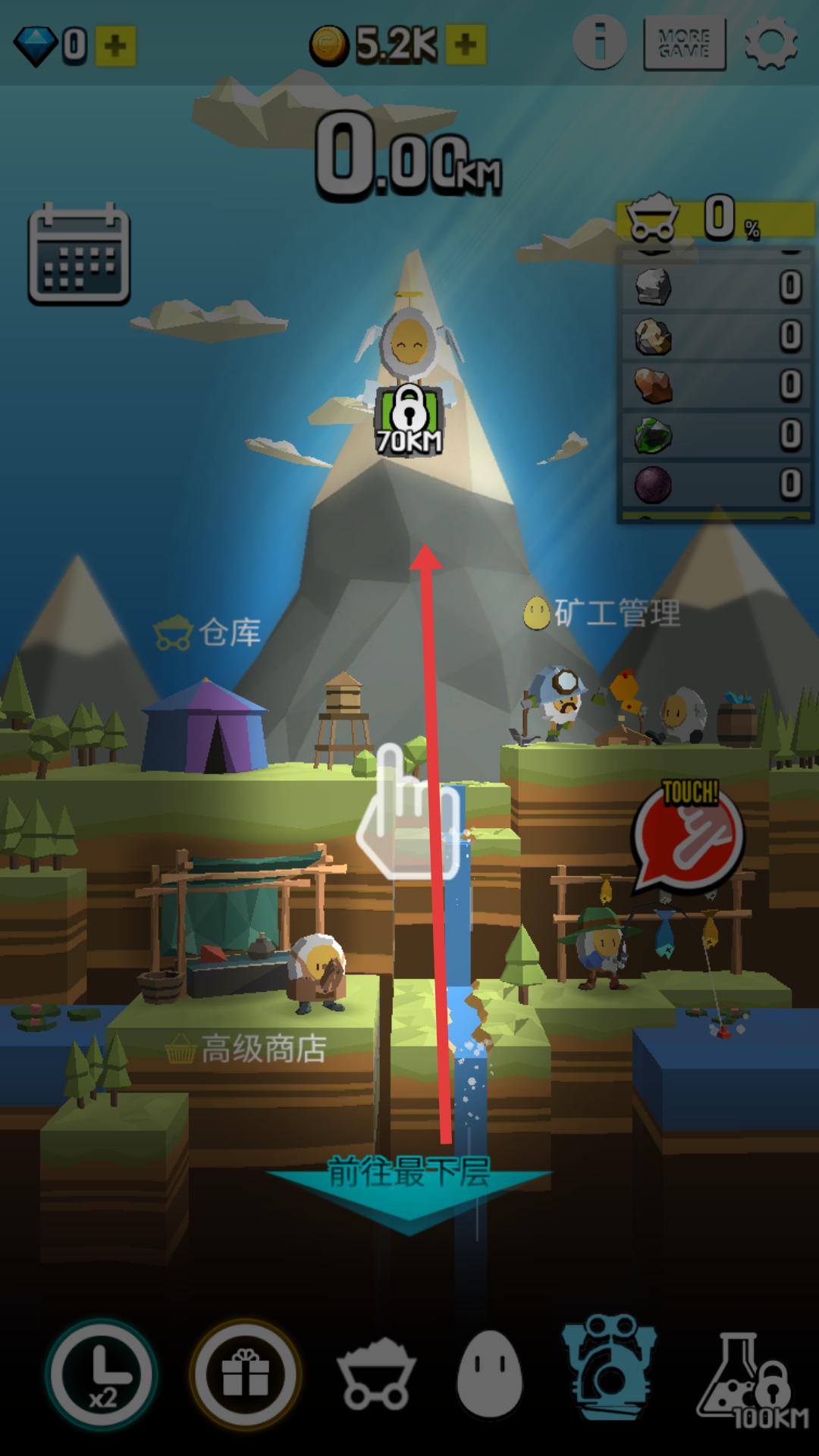This screenshot has height=1456, width=819.
Task: Open the mine cart capacity header
Action: (714, 220)
